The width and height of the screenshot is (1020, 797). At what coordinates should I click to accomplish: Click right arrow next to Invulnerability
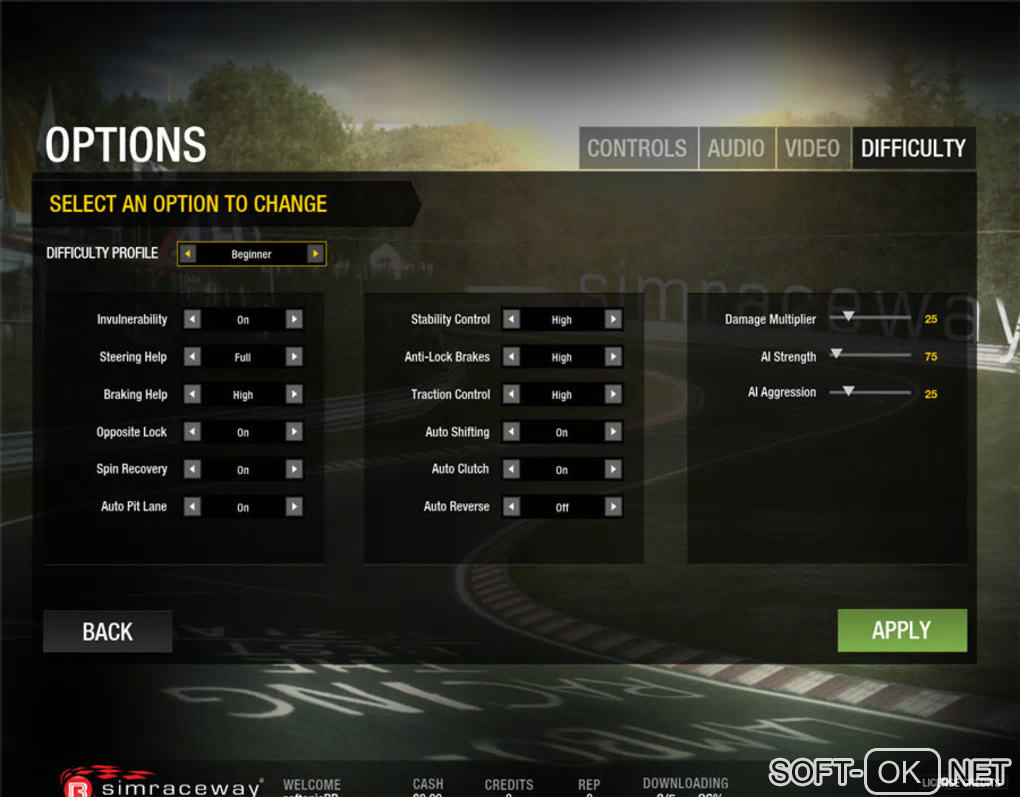294,320
